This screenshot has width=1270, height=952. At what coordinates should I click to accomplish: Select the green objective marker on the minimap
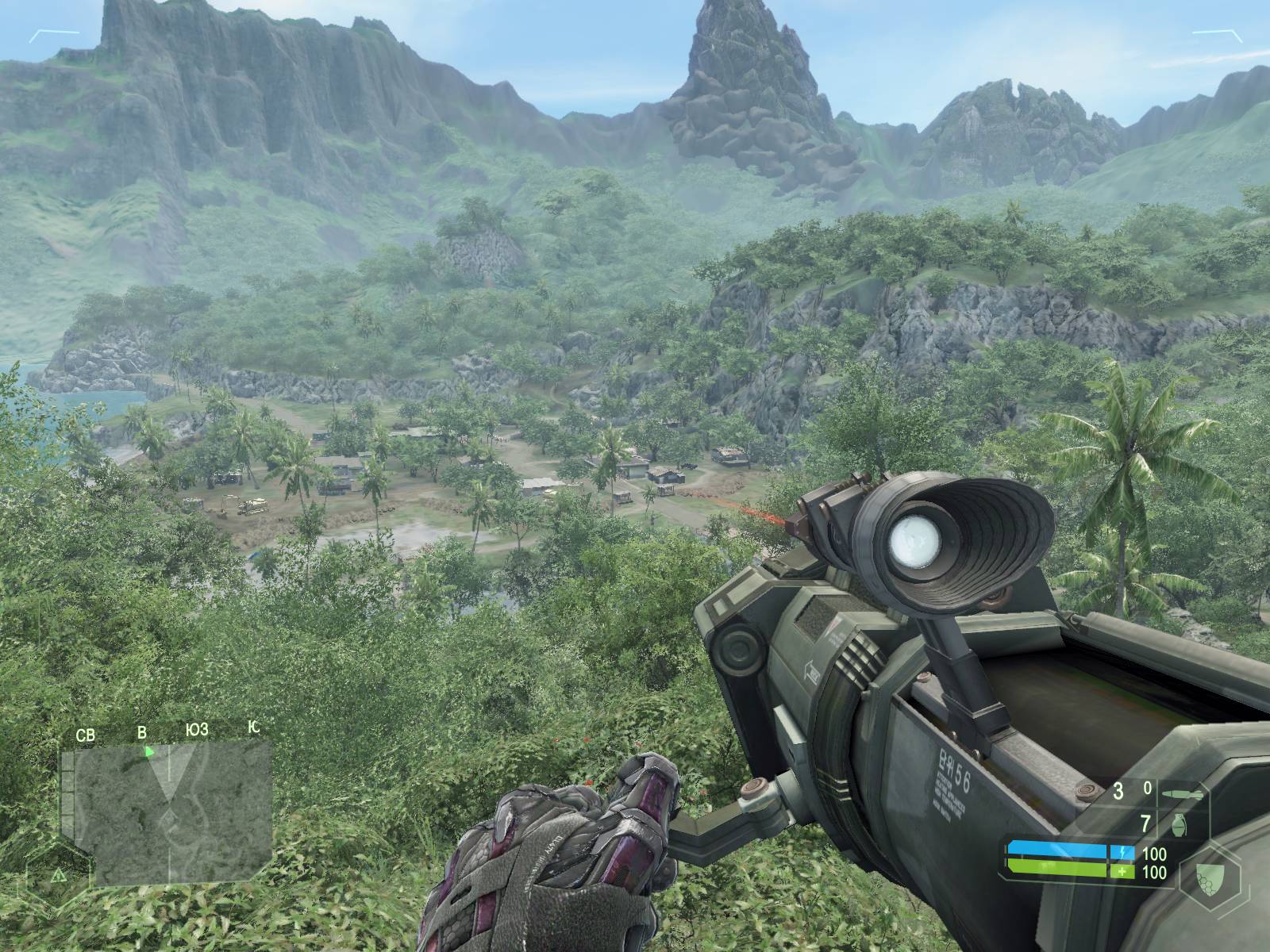(x=148, y=750)
